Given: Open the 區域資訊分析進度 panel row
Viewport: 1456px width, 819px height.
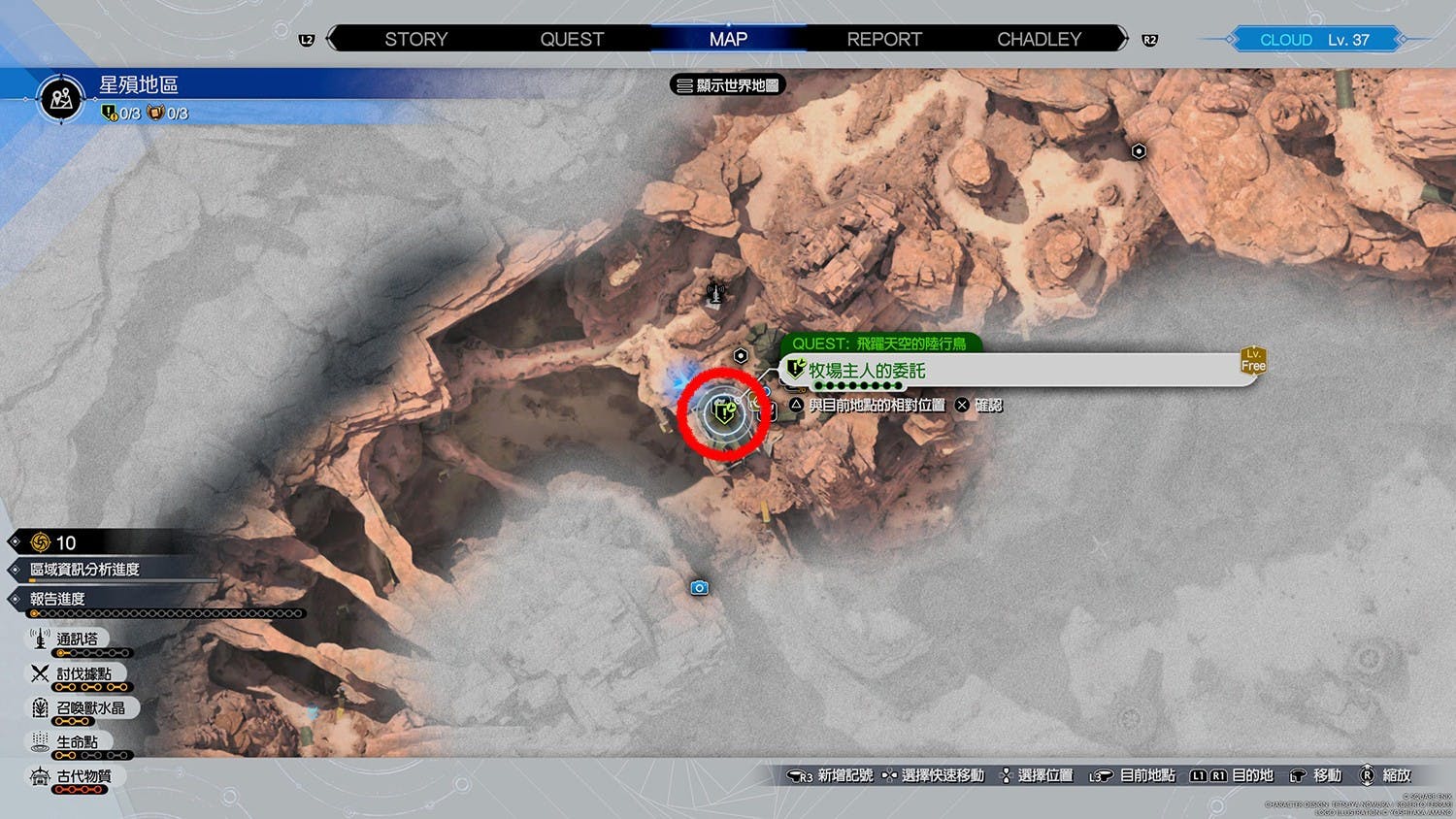Looking at the screenshot, I should tap(85, 570).
